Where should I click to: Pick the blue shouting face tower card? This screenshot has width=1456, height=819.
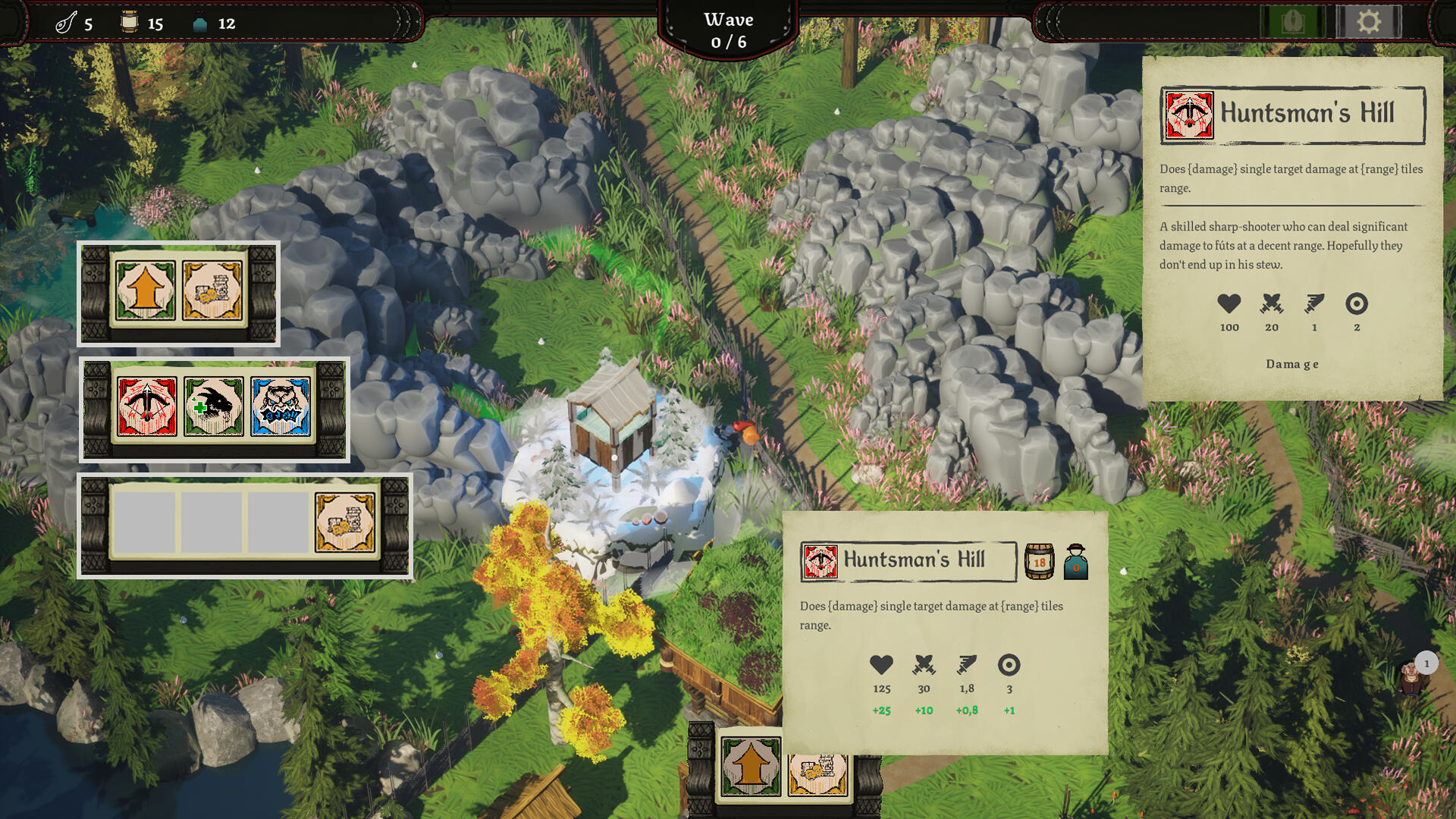point(281,407)
